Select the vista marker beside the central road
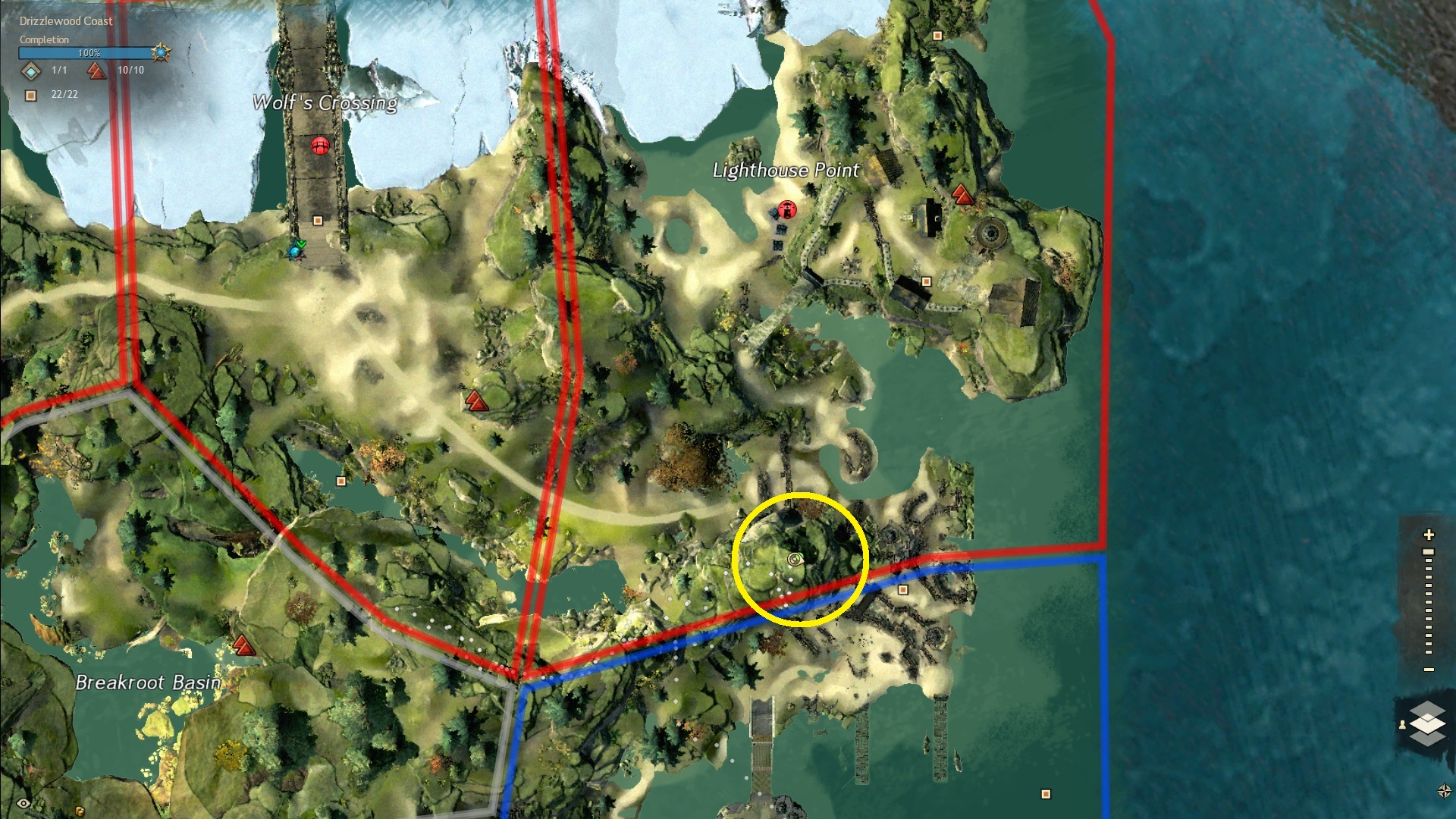 pyautogui.click(x=475, y=400)
